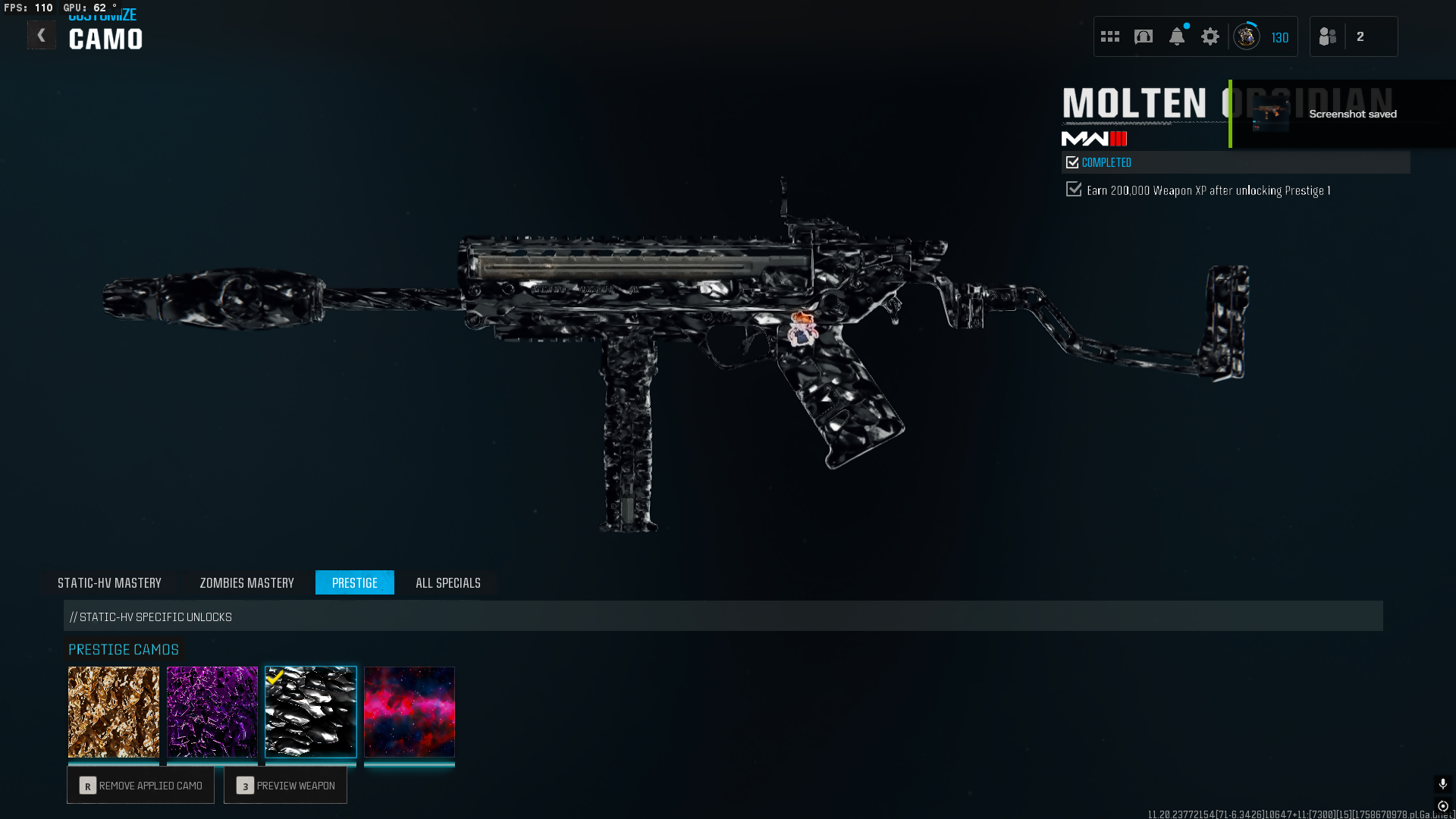This screenshot has width=1456, height=819.
Task: Show the All Specials tab
Action: 447,582
